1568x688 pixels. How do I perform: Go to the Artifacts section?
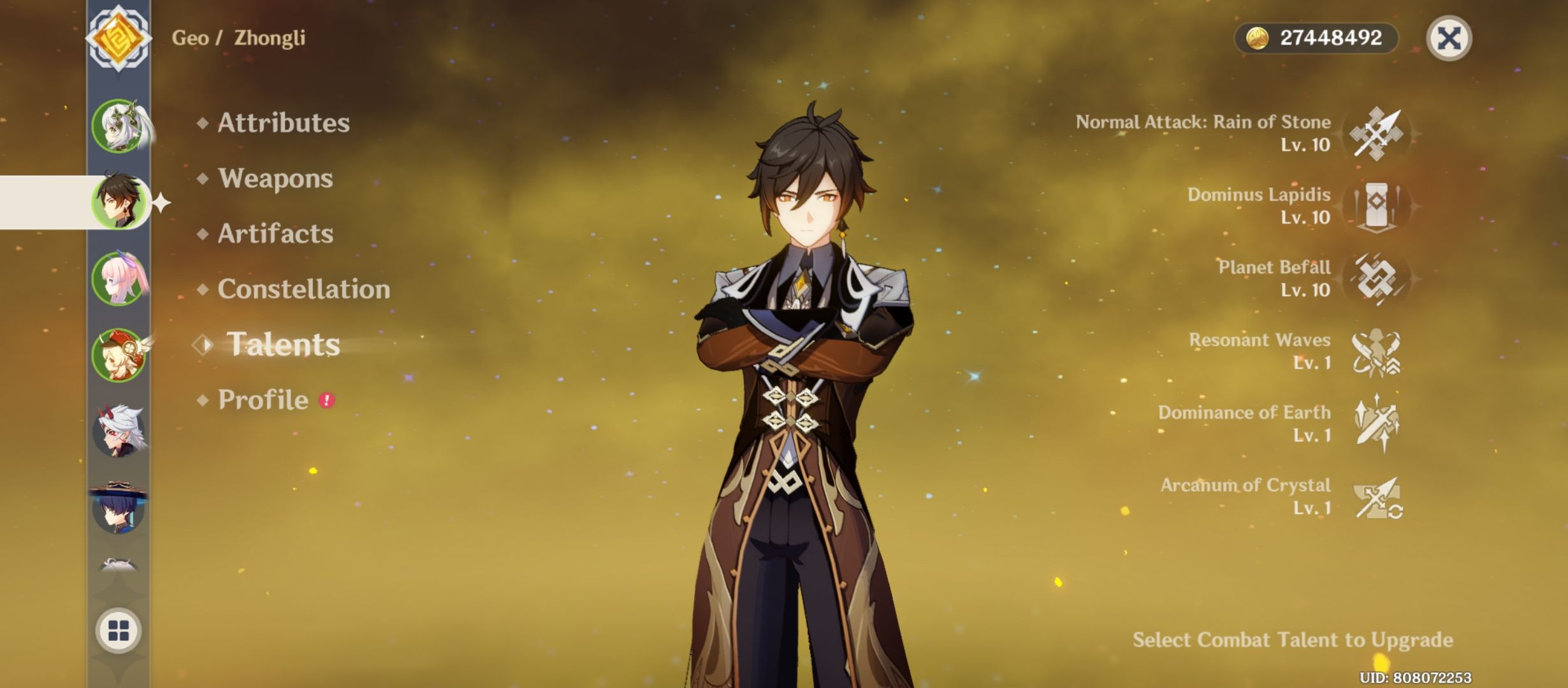coord(274,234)
